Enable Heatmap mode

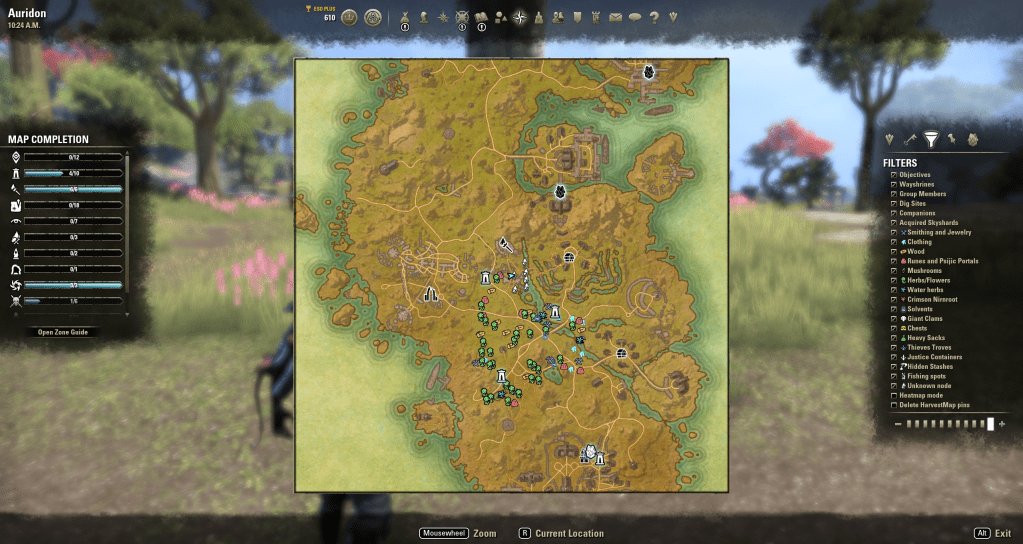click(893, 396)
